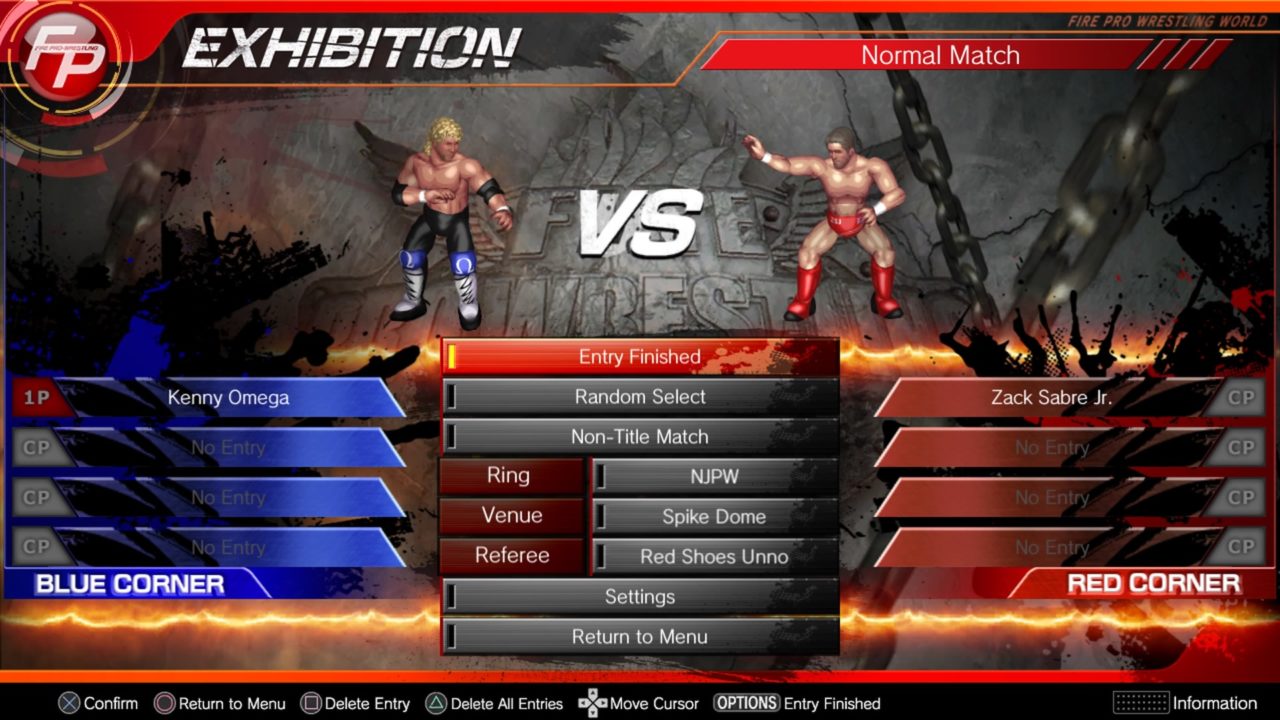
Task: Change referee Red Shoes Unno
Action: [x=714, y=557]
